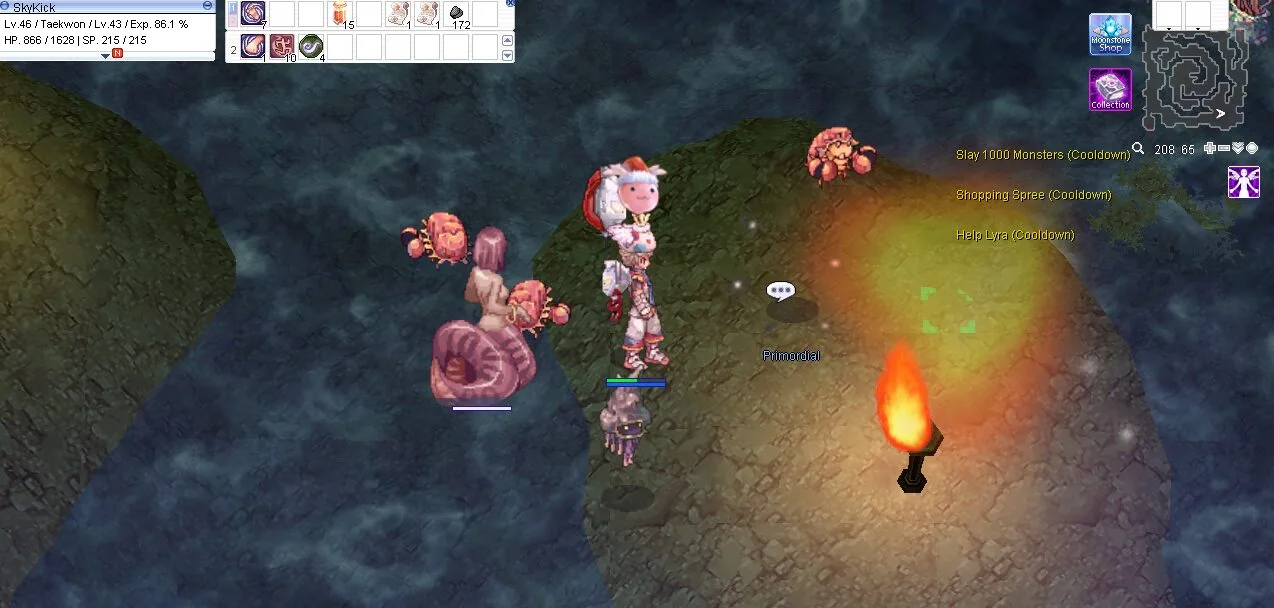Expand the status window's bottom arrow

click(105, 55)
